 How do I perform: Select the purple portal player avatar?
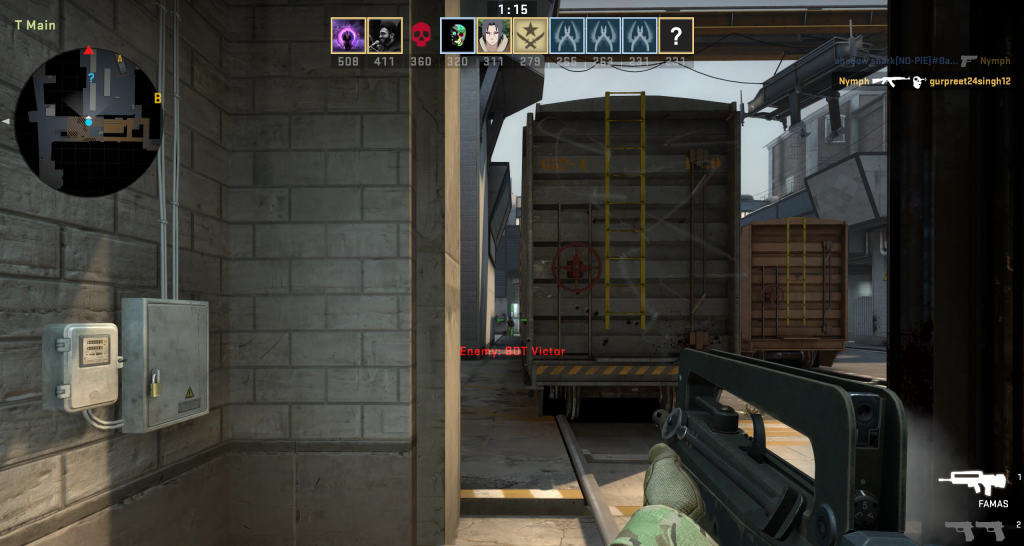point(347,36)
